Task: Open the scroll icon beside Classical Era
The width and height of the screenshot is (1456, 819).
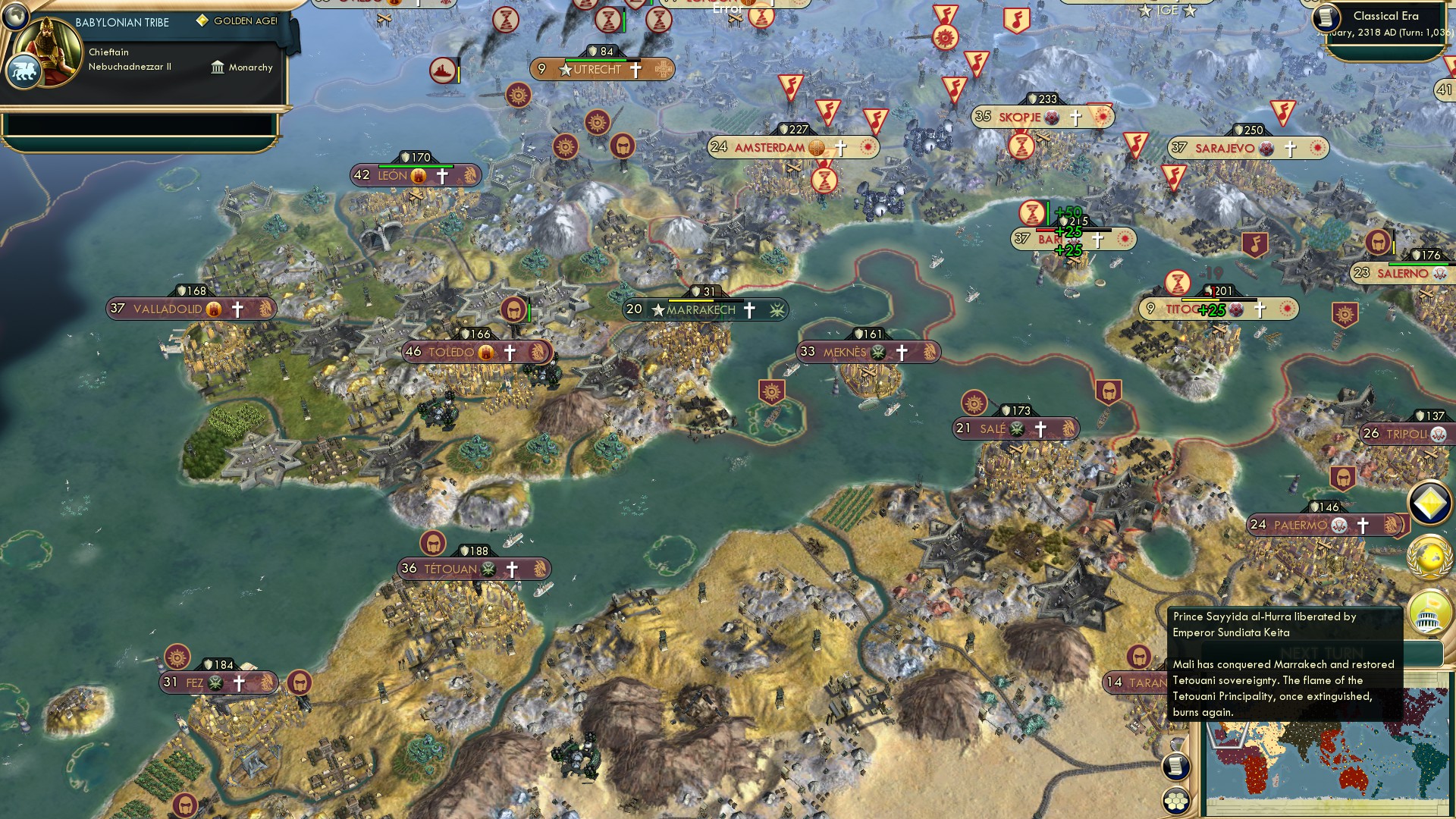Action: coord(1326,18)
